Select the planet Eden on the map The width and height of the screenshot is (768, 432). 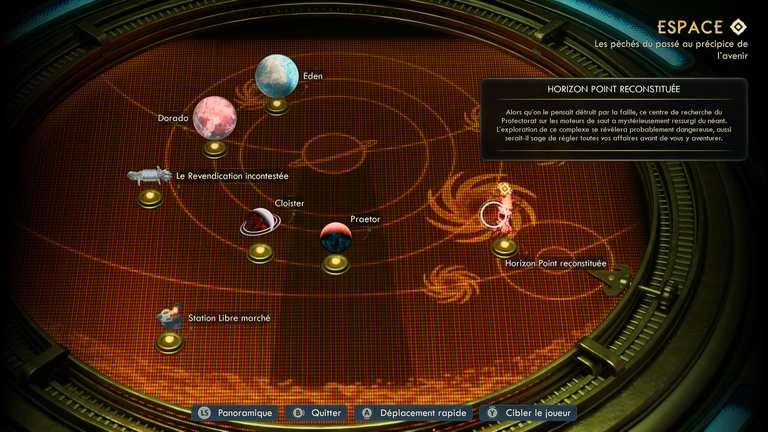tap(277, 77)
